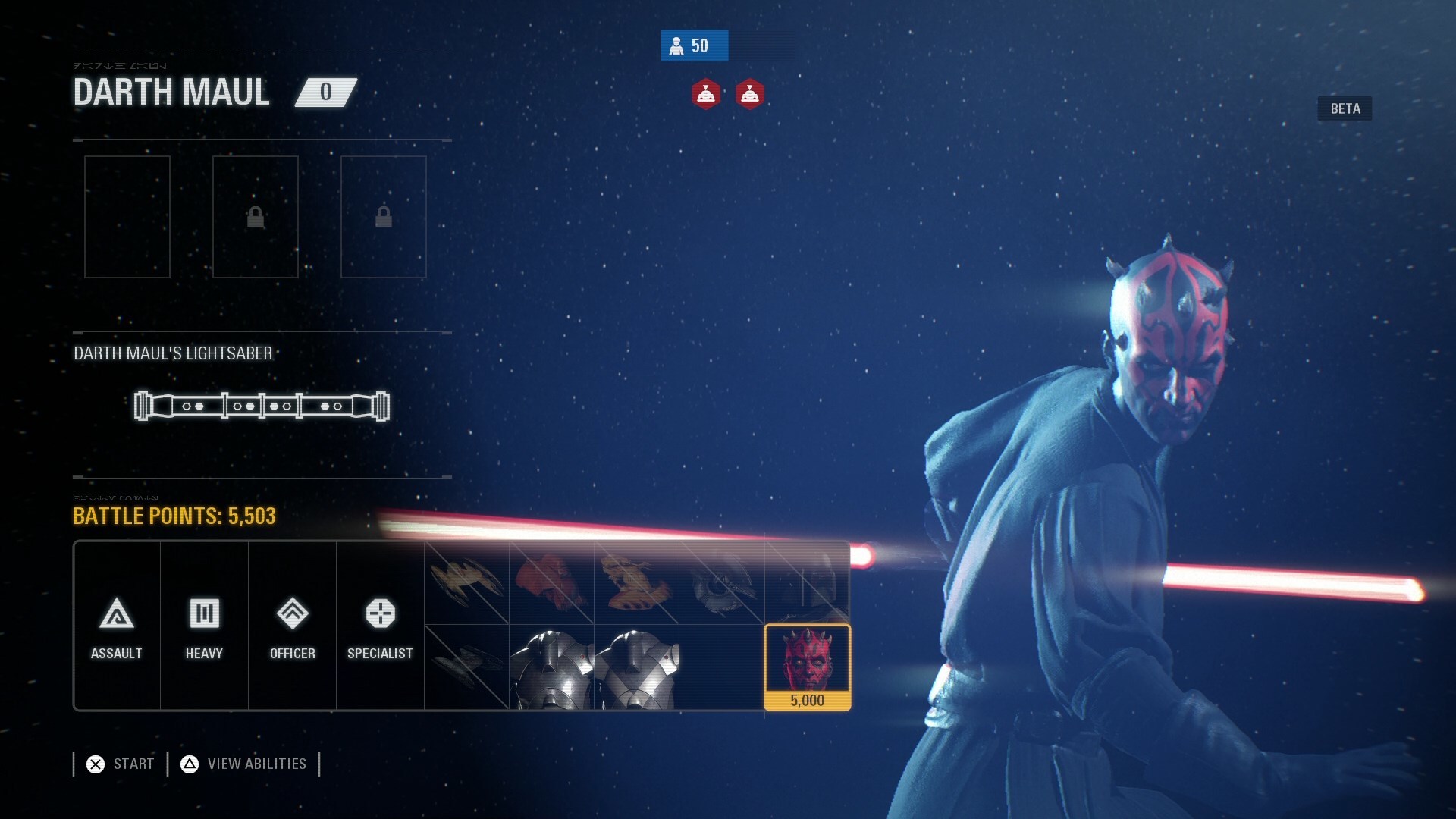Open the empty unlocked star card slot

[127, 217]
